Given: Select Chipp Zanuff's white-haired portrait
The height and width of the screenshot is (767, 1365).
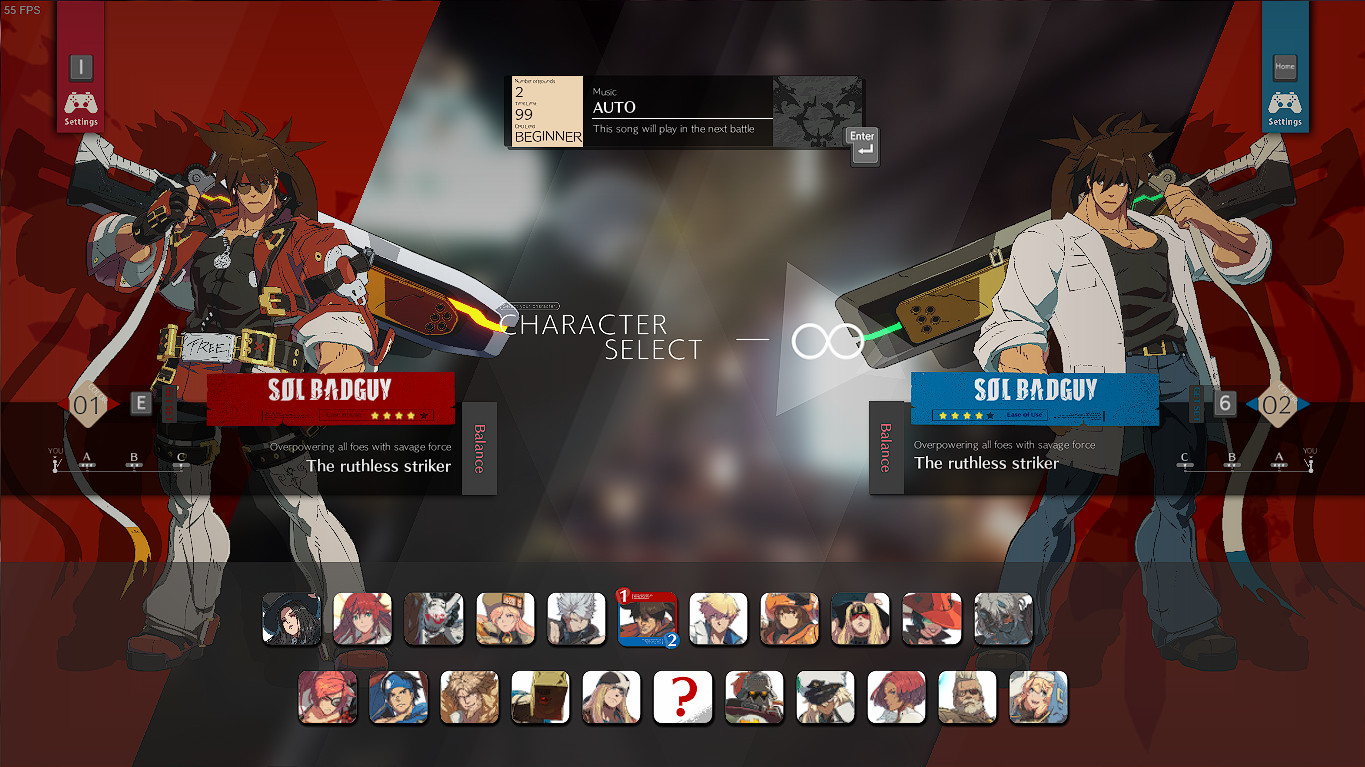Looking at the screenshot, I should [577, 618].
